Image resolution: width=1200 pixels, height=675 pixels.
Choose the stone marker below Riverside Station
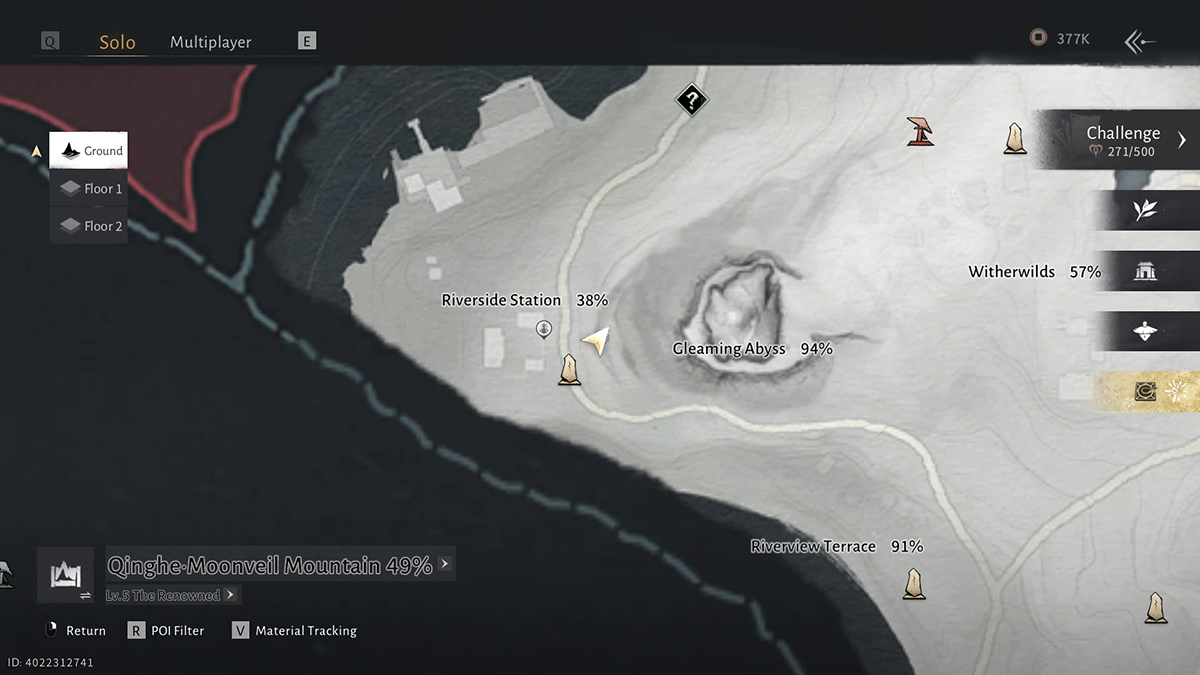[x=570, y=370]
